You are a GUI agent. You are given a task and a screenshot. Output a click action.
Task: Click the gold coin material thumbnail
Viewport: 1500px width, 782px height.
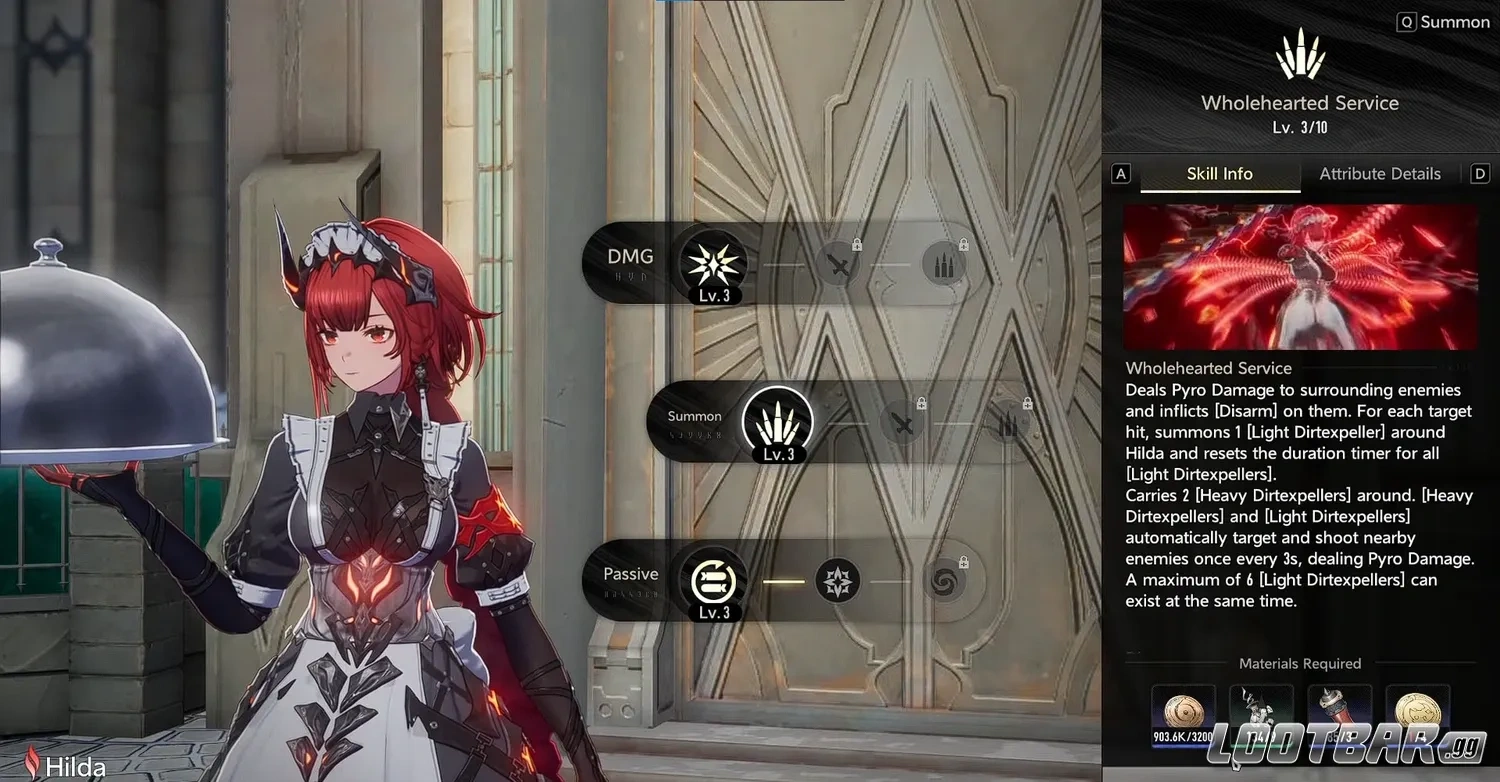pyautogui.click(x=1417, y=710)
